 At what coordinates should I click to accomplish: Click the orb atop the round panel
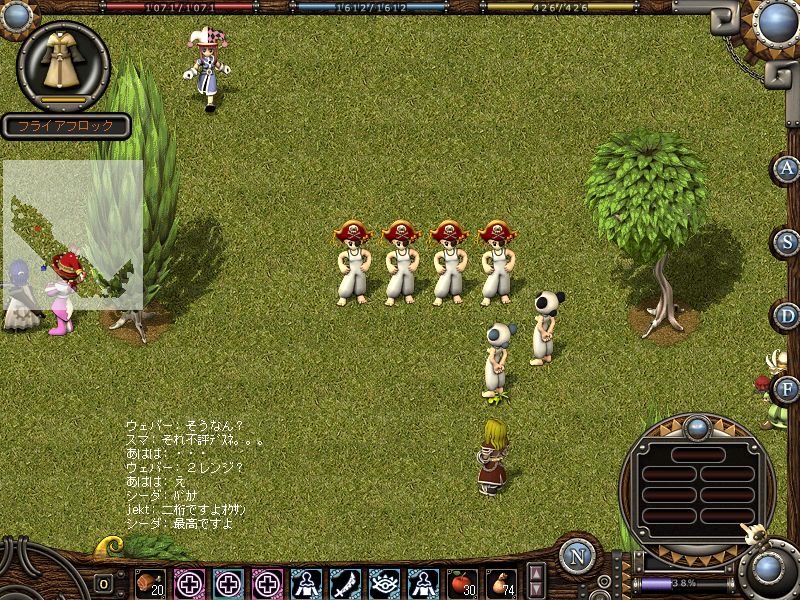[697, 428]
